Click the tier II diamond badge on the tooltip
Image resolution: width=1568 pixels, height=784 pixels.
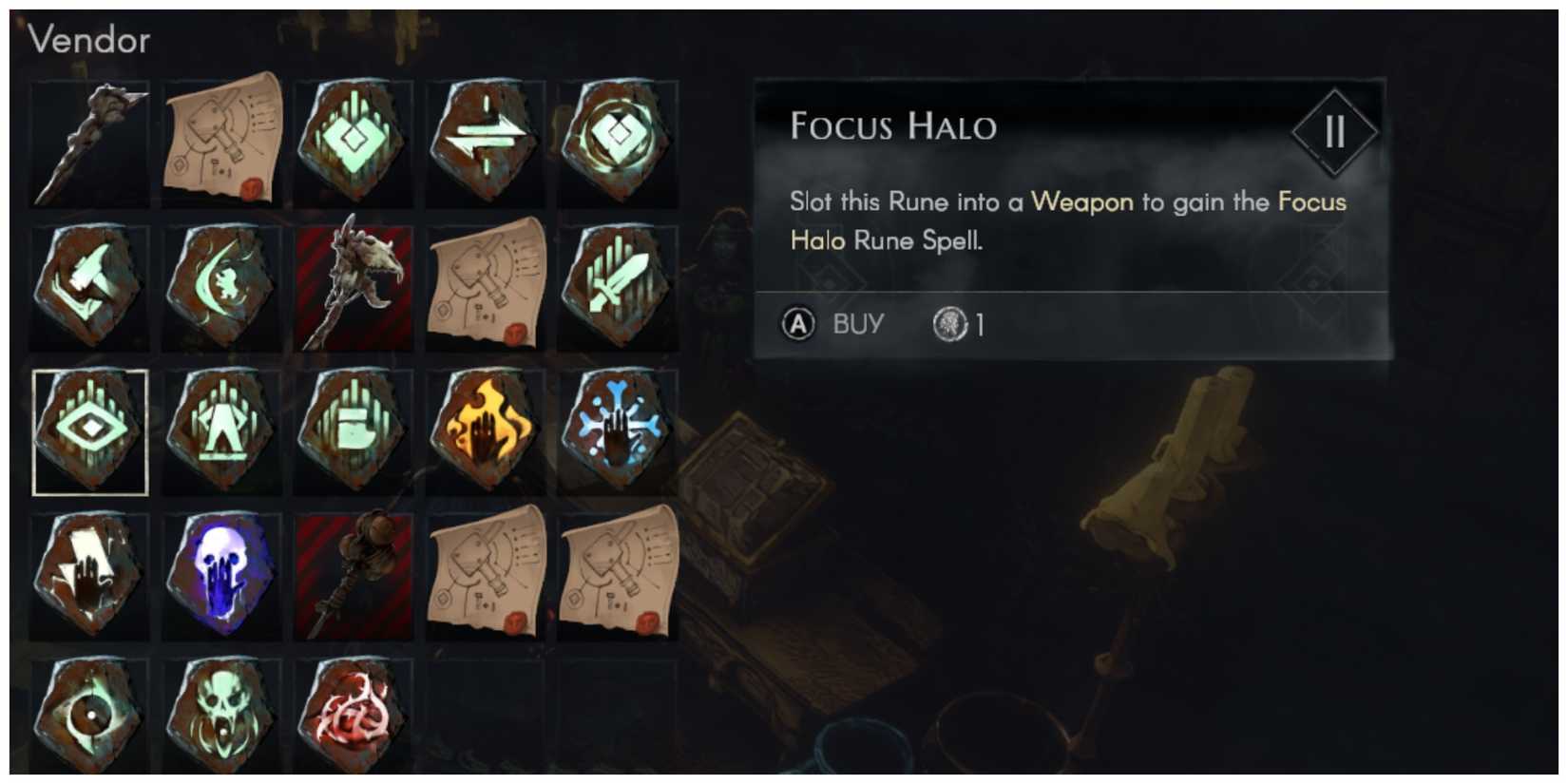pos(1334,133)
